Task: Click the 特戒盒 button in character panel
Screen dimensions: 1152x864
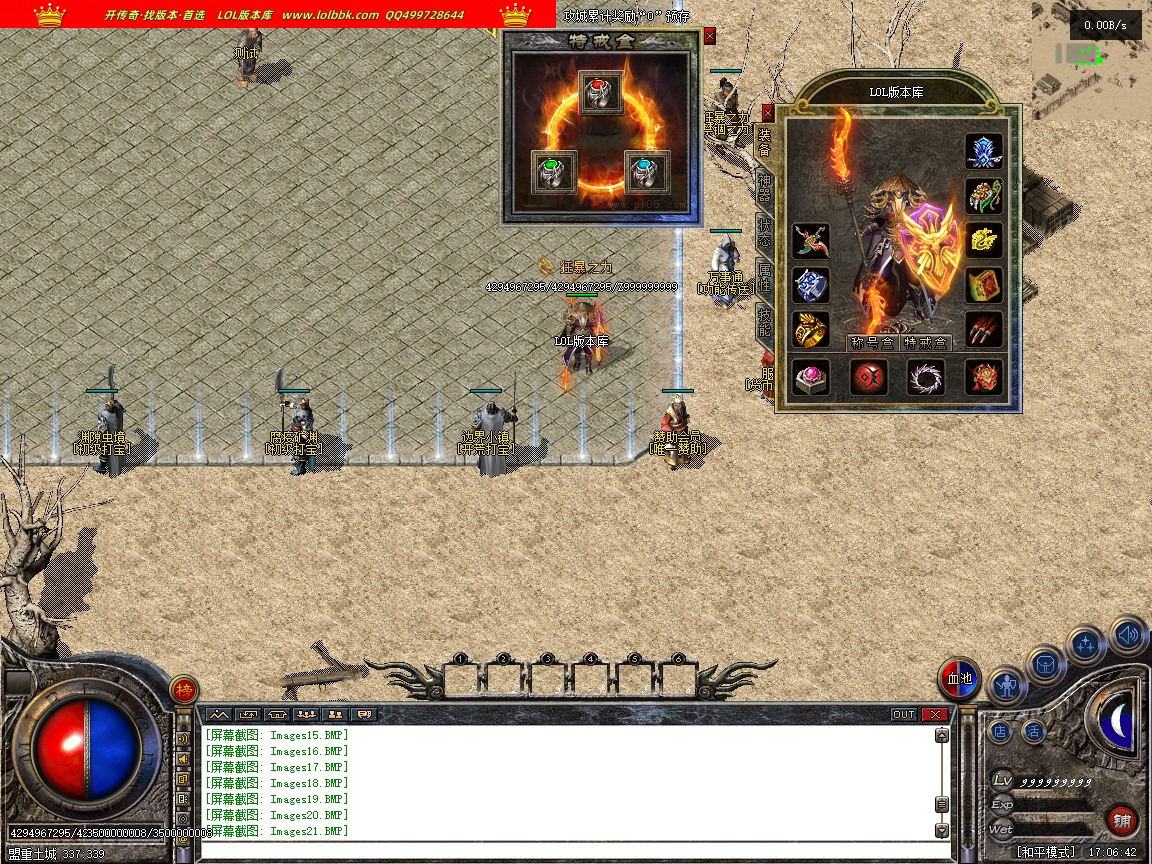Action: pyautogui.click(x=925, y=342)
